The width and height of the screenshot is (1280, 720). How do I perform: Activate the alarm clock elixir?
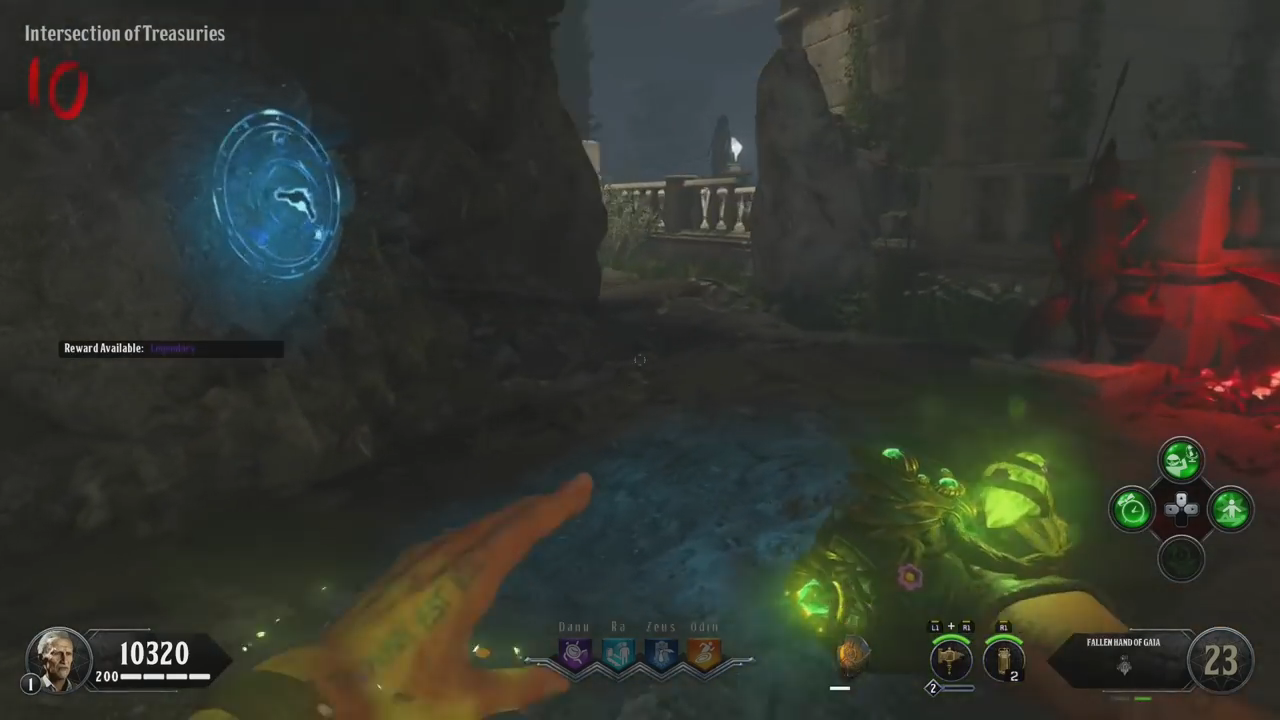1132,509
